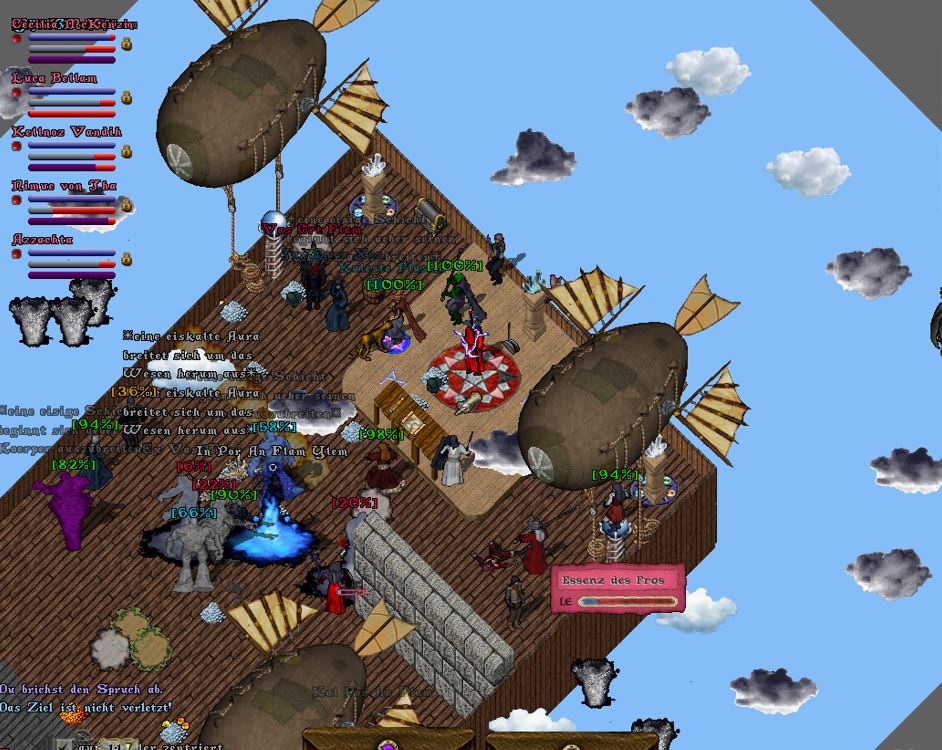The height and width of the screenshot is (750, 942).
Task: Click the red orb next to Azzachta's bars
Action: 16,255
